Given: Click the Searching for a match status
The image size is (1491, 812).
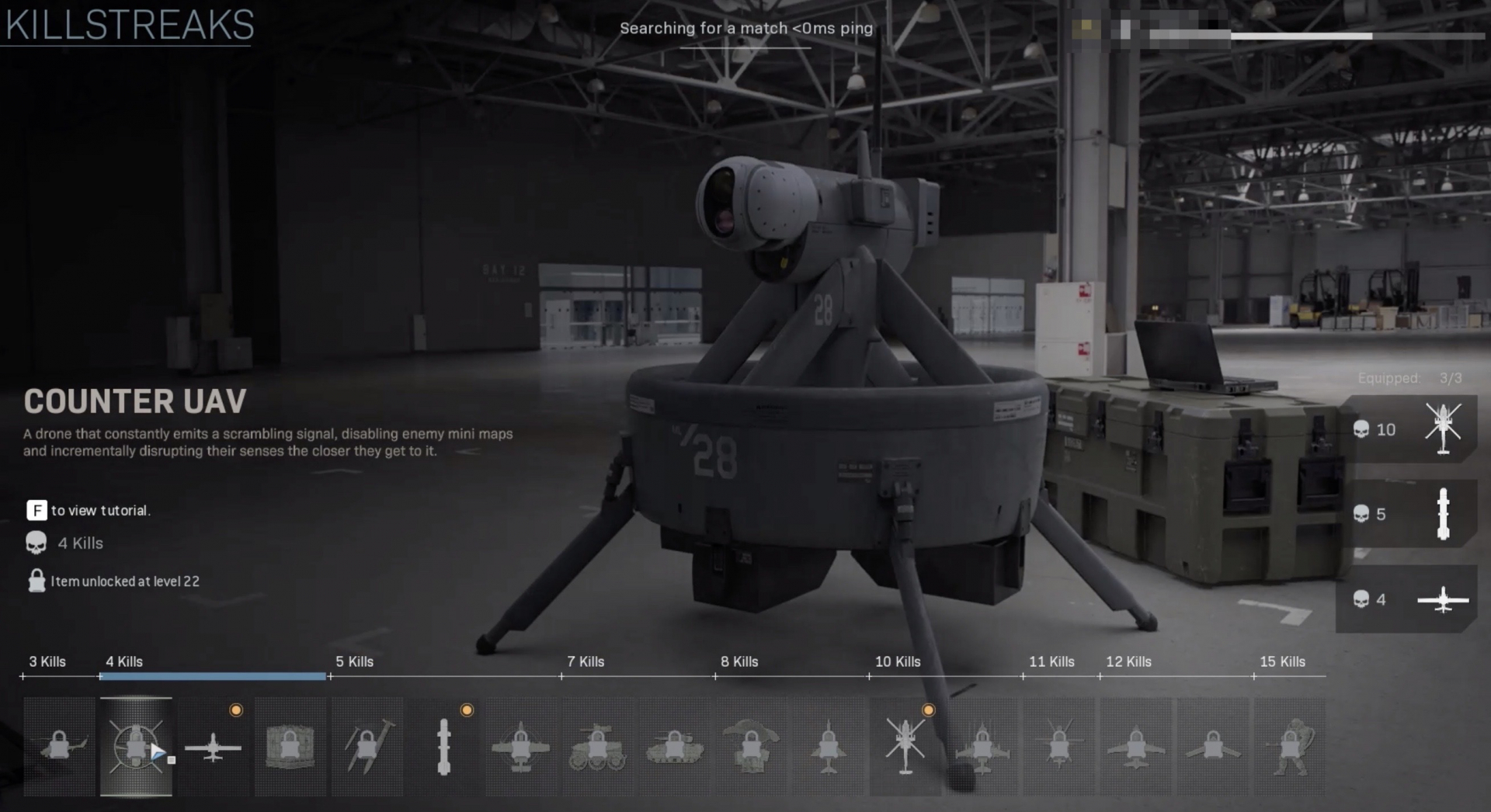Looking at the screenshot, I should 746,28.
